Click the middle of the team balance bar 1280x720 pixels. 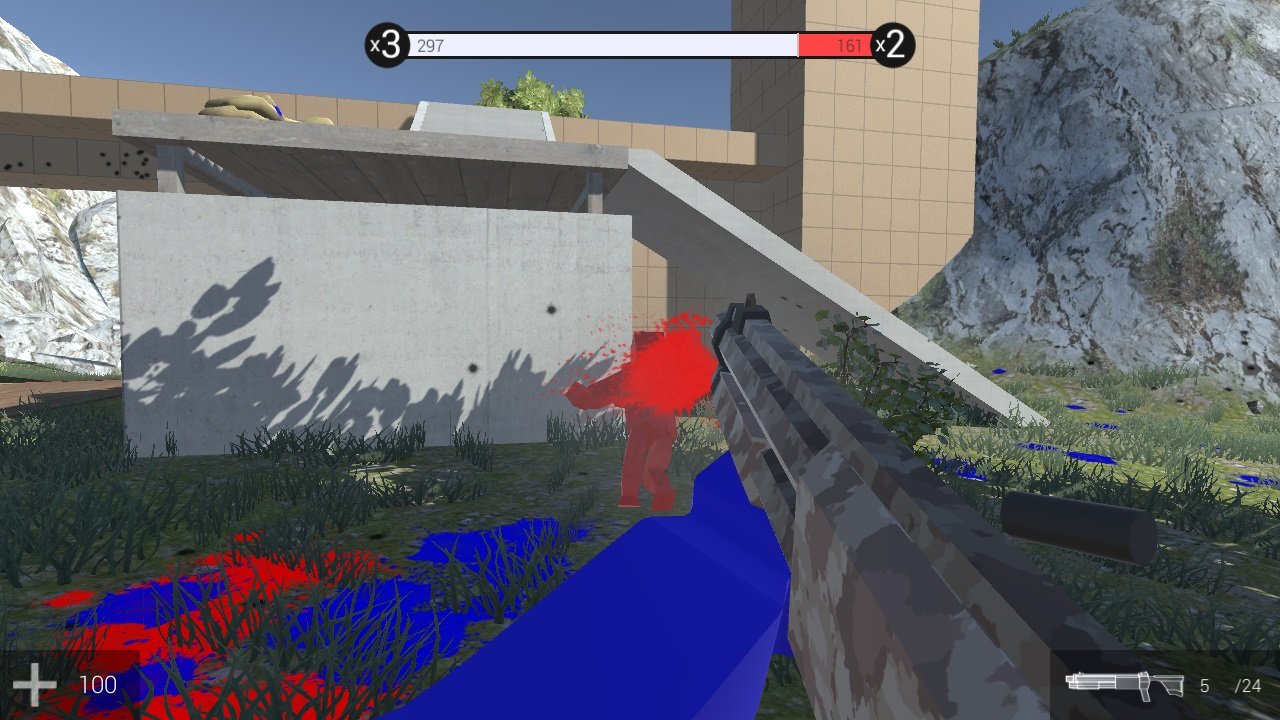(640, 45)
